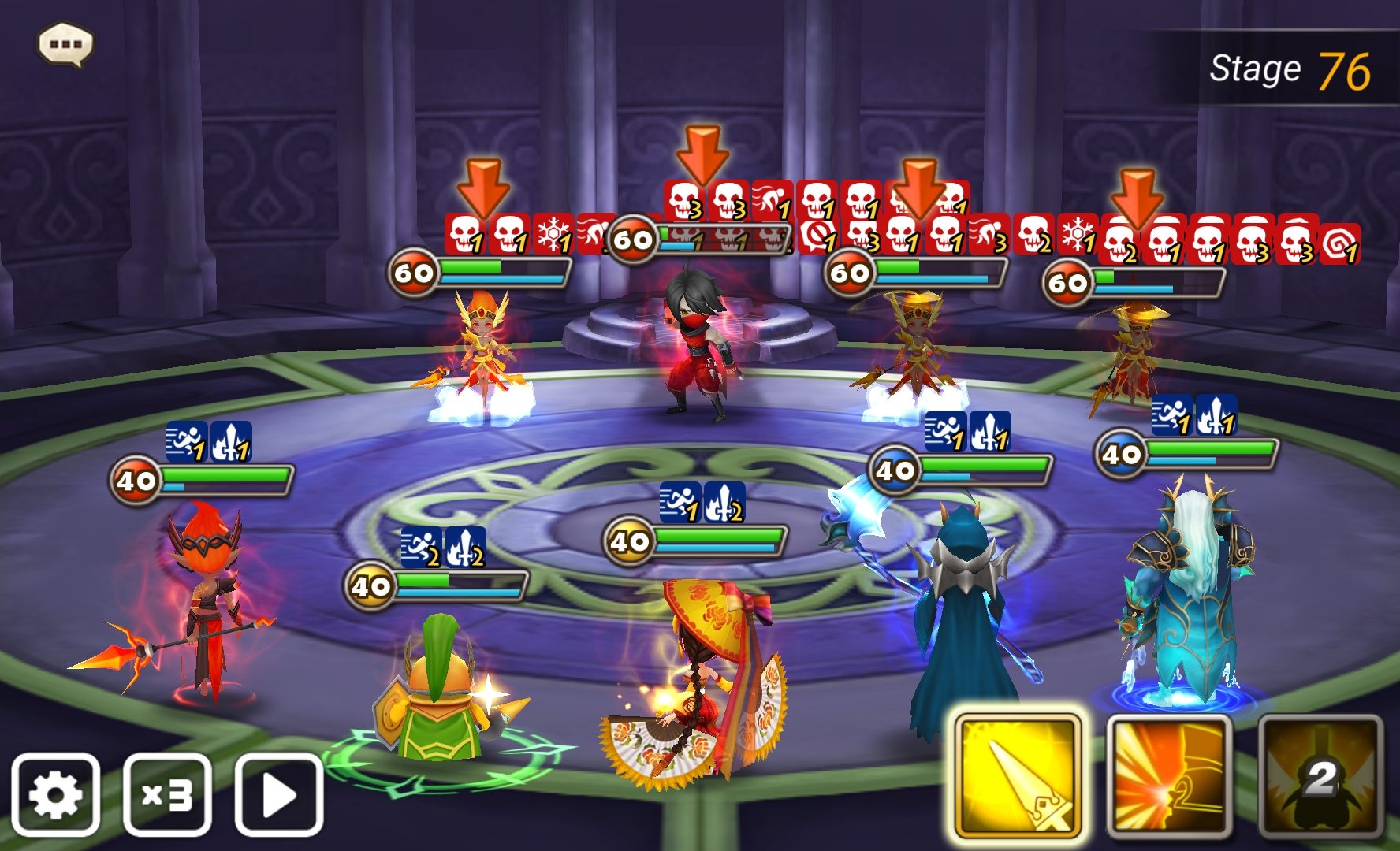This screenshot has width=1400, height=851.
Task: Toggle the x3 battle speed button
Action: [167, 794]
